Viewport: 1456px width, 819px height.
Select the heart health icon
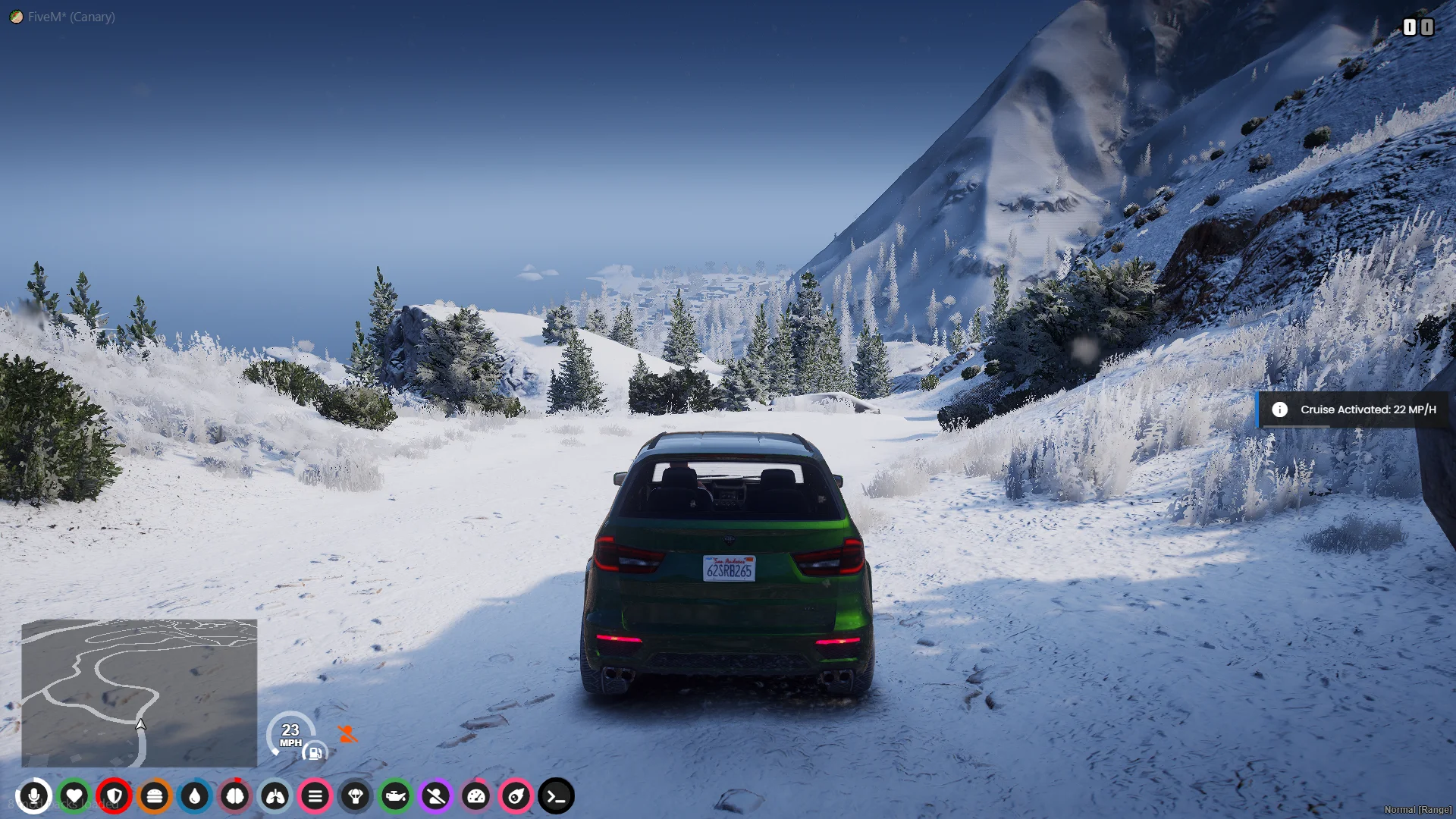74,796
